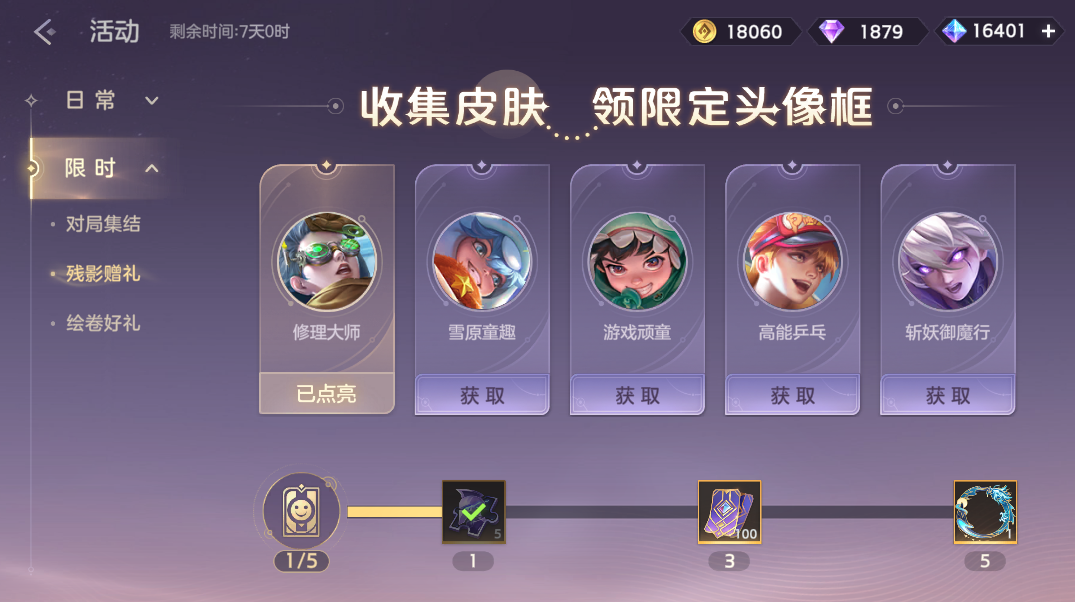Go back using the arrow button
Viewport: 1075px width, 602px height.
(43, 32)
